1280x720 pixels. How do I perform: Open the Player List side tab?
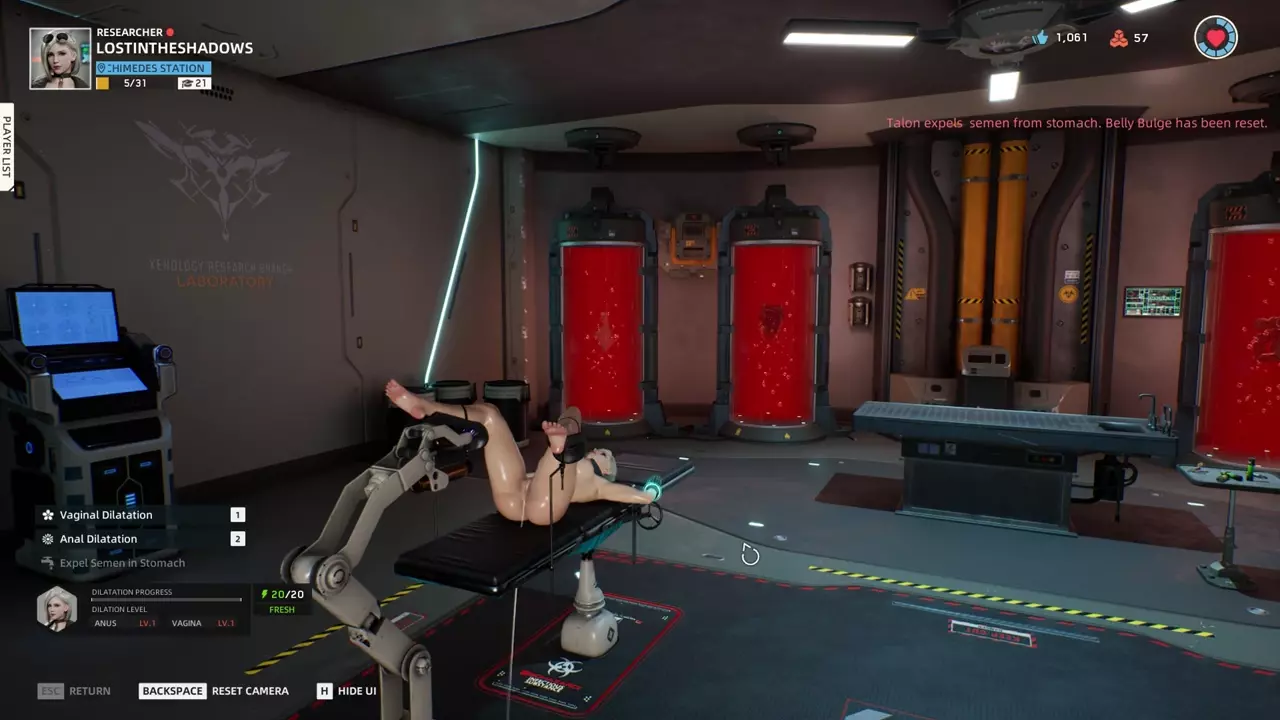[x=6, y=146]
